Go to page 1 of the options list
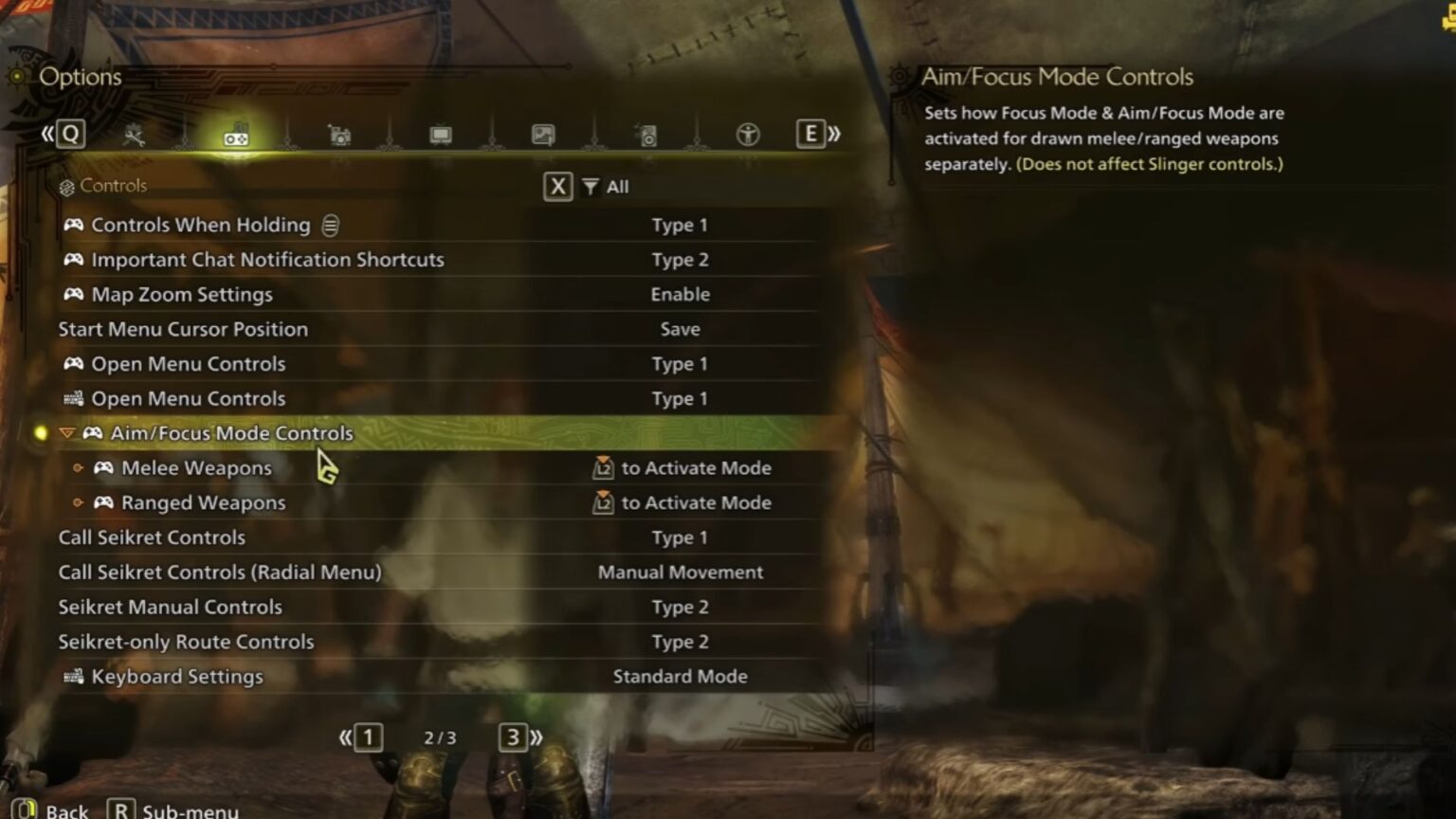The width and height of the screenshot is (1456, 819). (369, 737)
